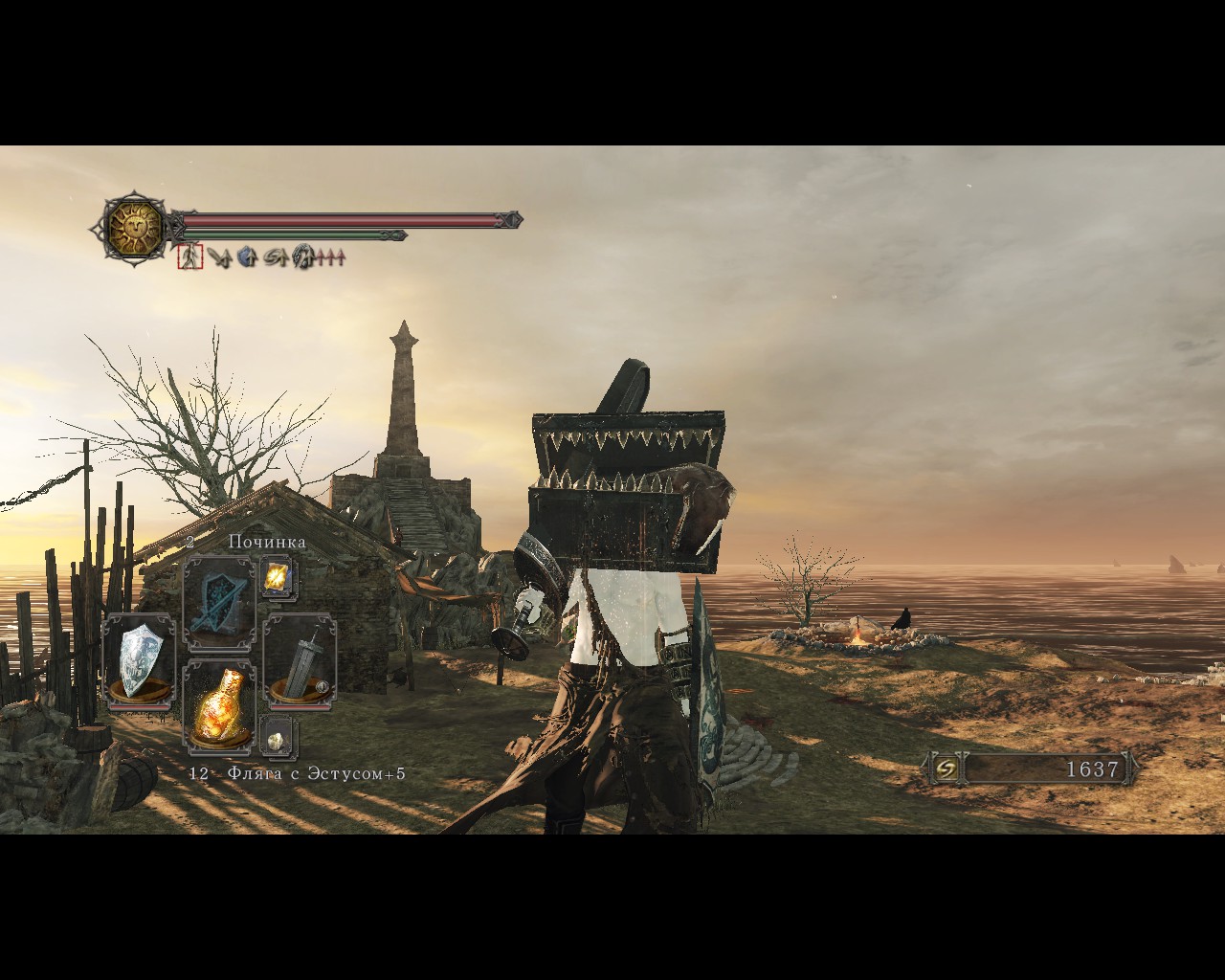Pick the small glowing scroll next-spell slot
Viewport: 1225px width, 980px height.
pos(278,577)
